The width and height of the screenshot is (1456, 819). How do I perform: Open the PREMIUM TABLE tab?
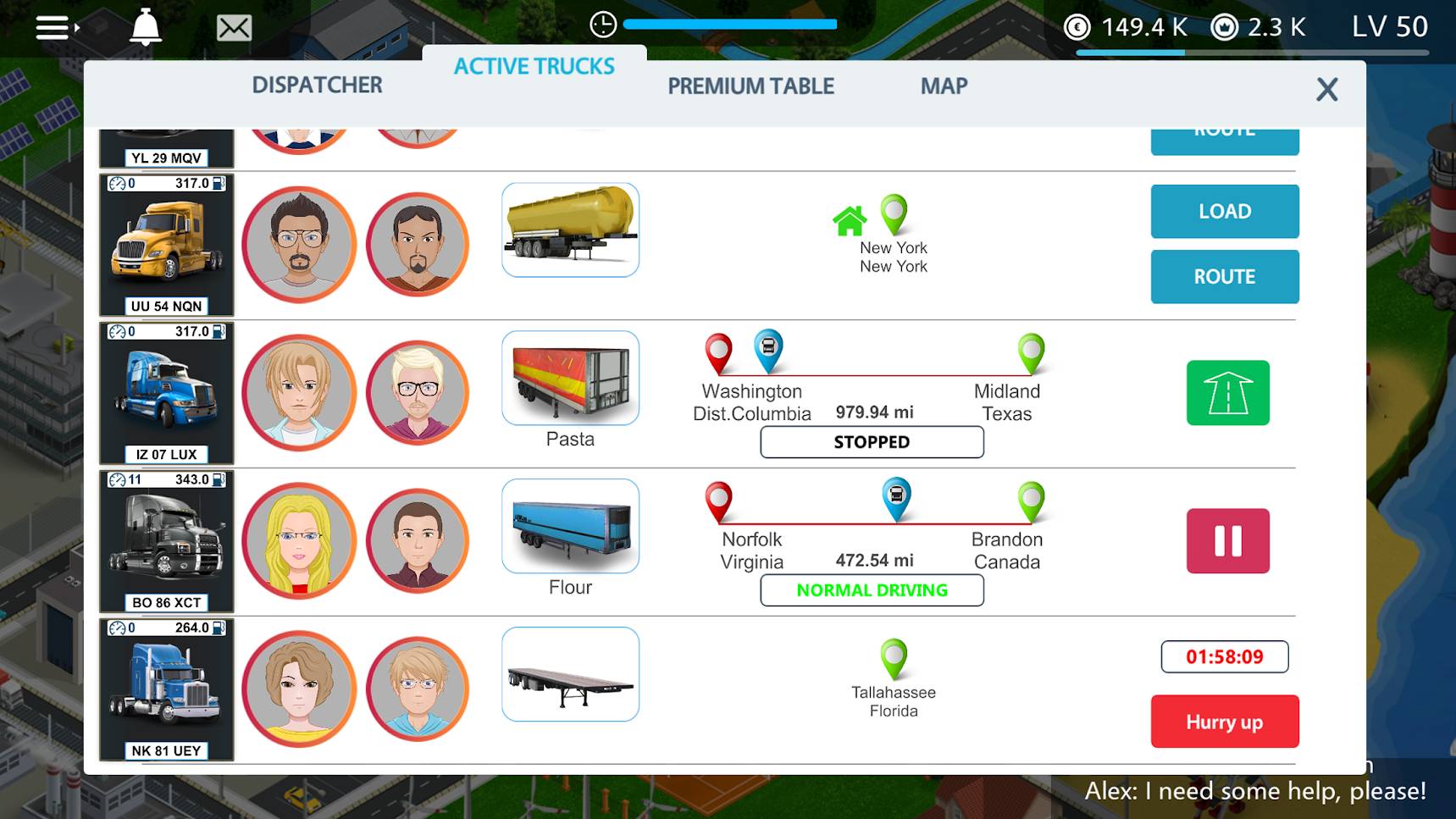(x=750, y=85)
